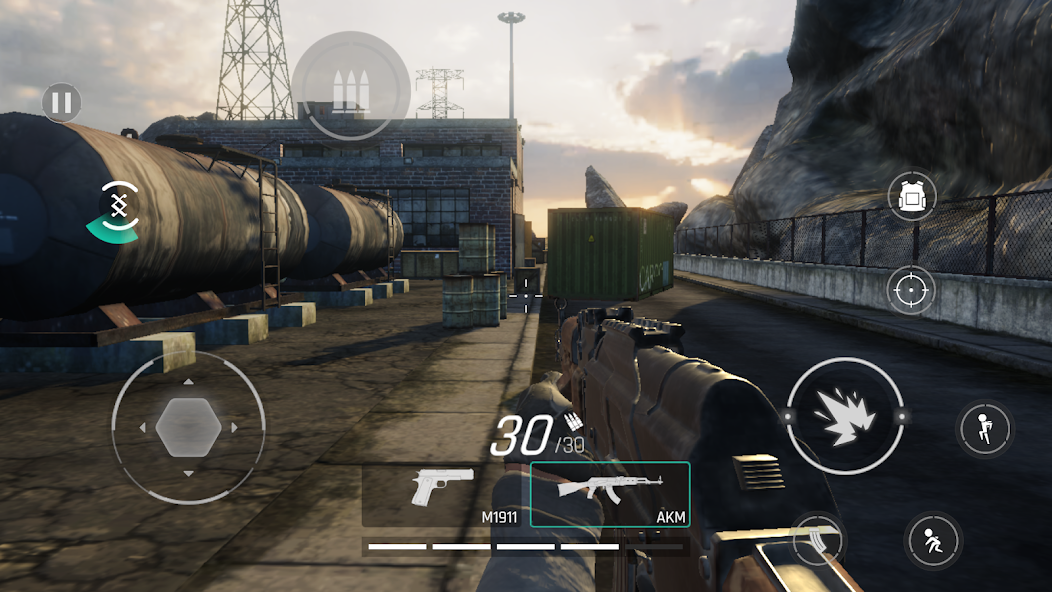
Task: Toggle aim with the crosshair button
Action: pos(911,291)
